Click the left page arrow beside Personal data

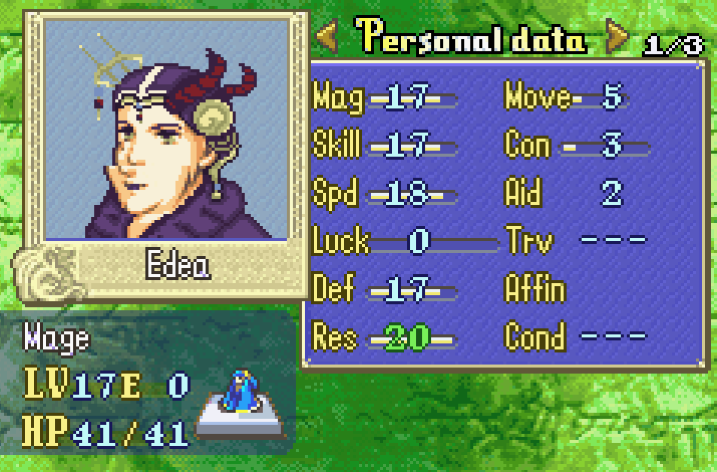327,39
